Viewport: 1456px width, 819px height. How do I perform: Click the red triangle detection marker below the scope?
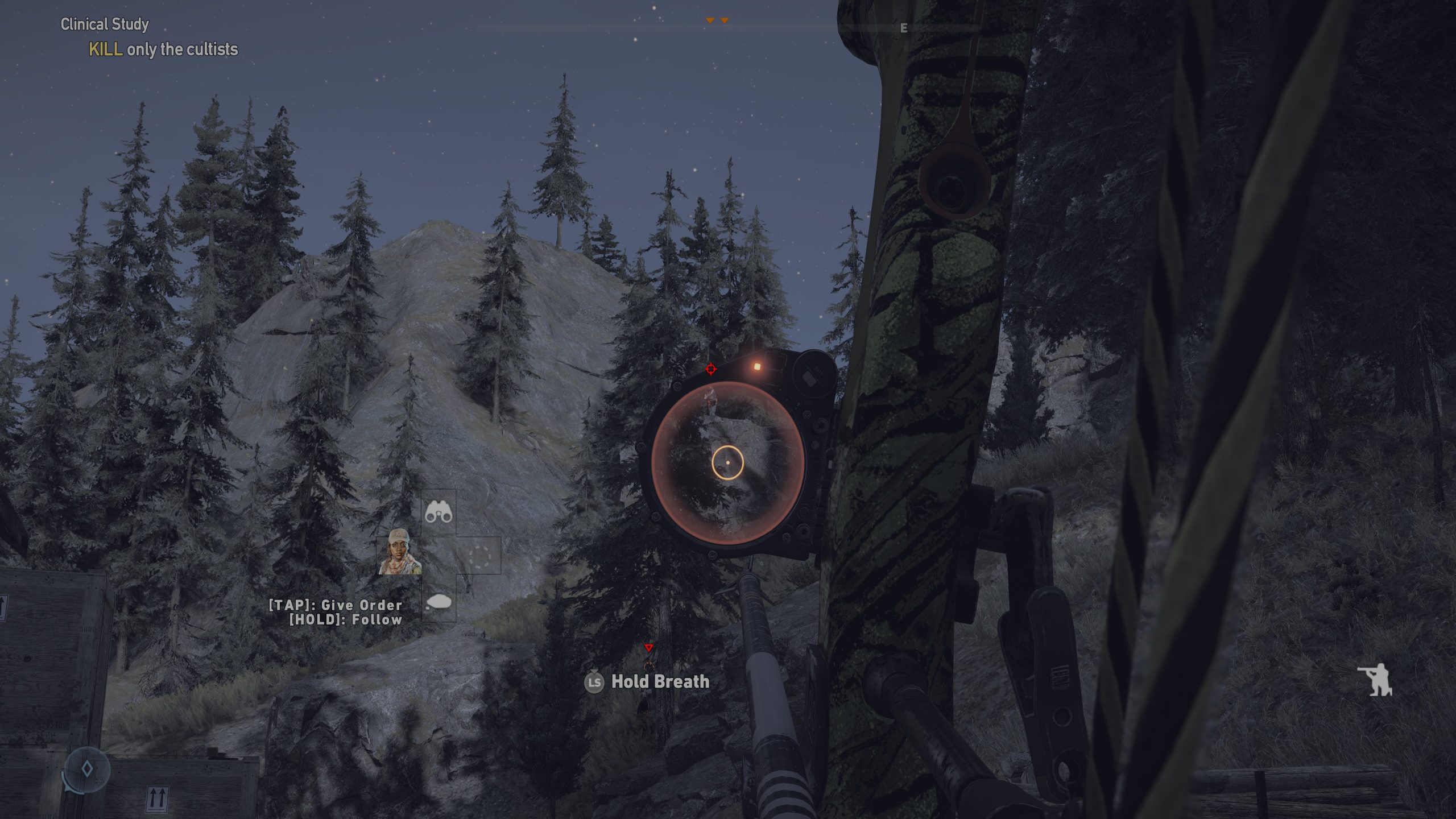pos(648,646)
